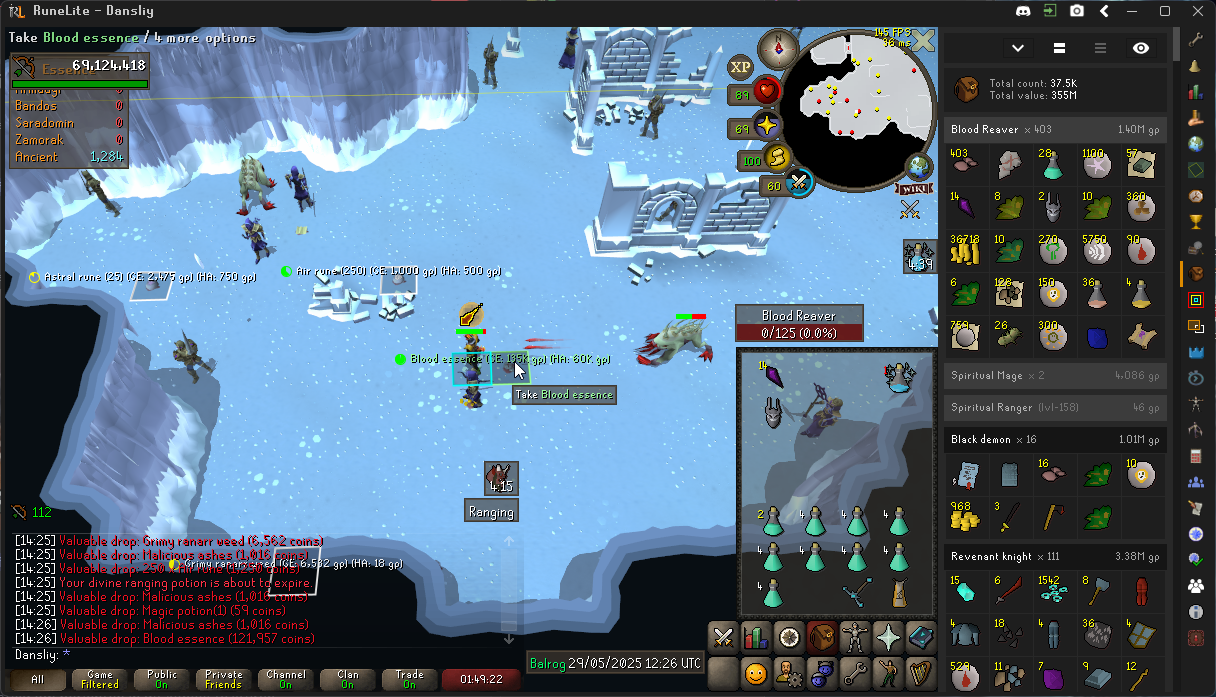Screen dimensions: 1216x697
Task: Open the Worn Equipment tab
Action: click(854, 636)
